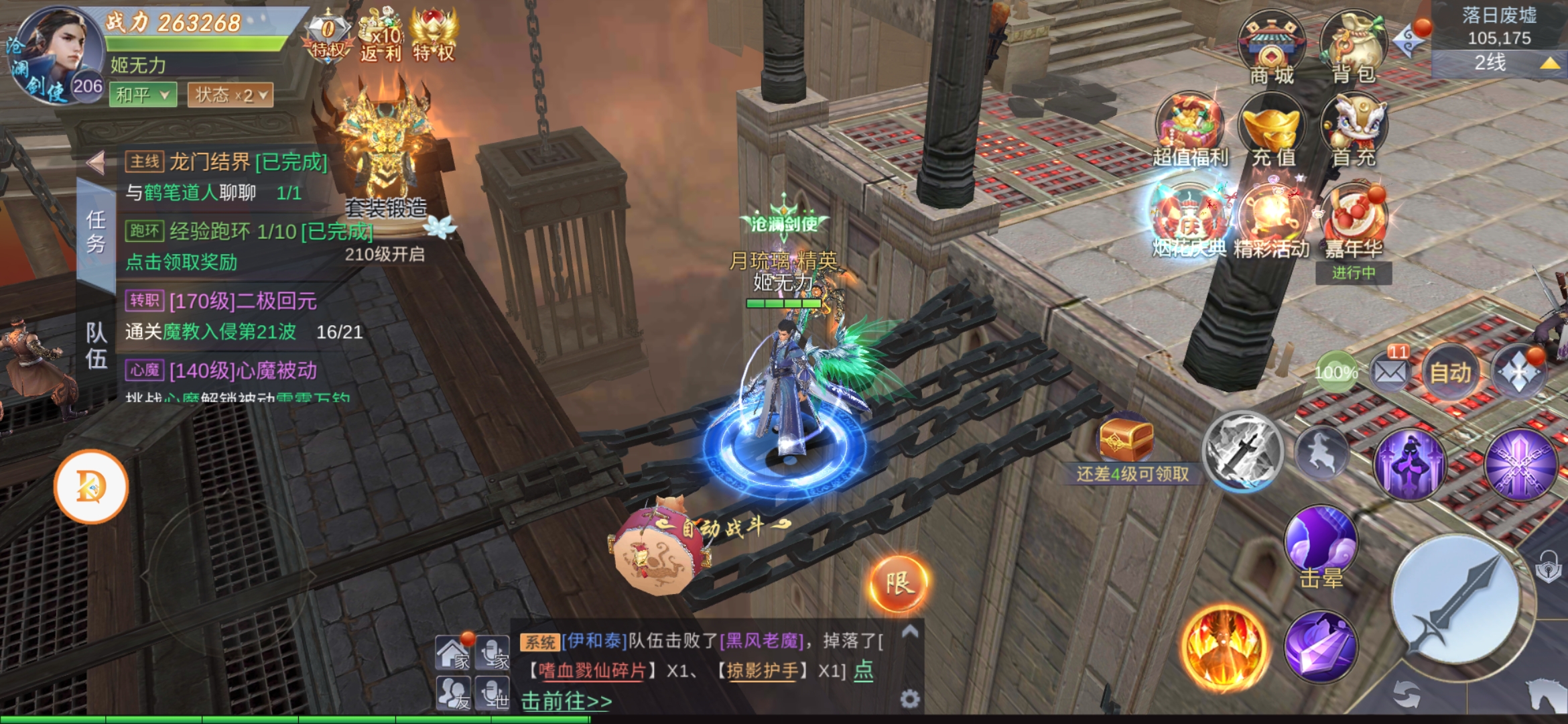
Task: Open the 超值福利 welfare menu
Action: [1190, 131]
